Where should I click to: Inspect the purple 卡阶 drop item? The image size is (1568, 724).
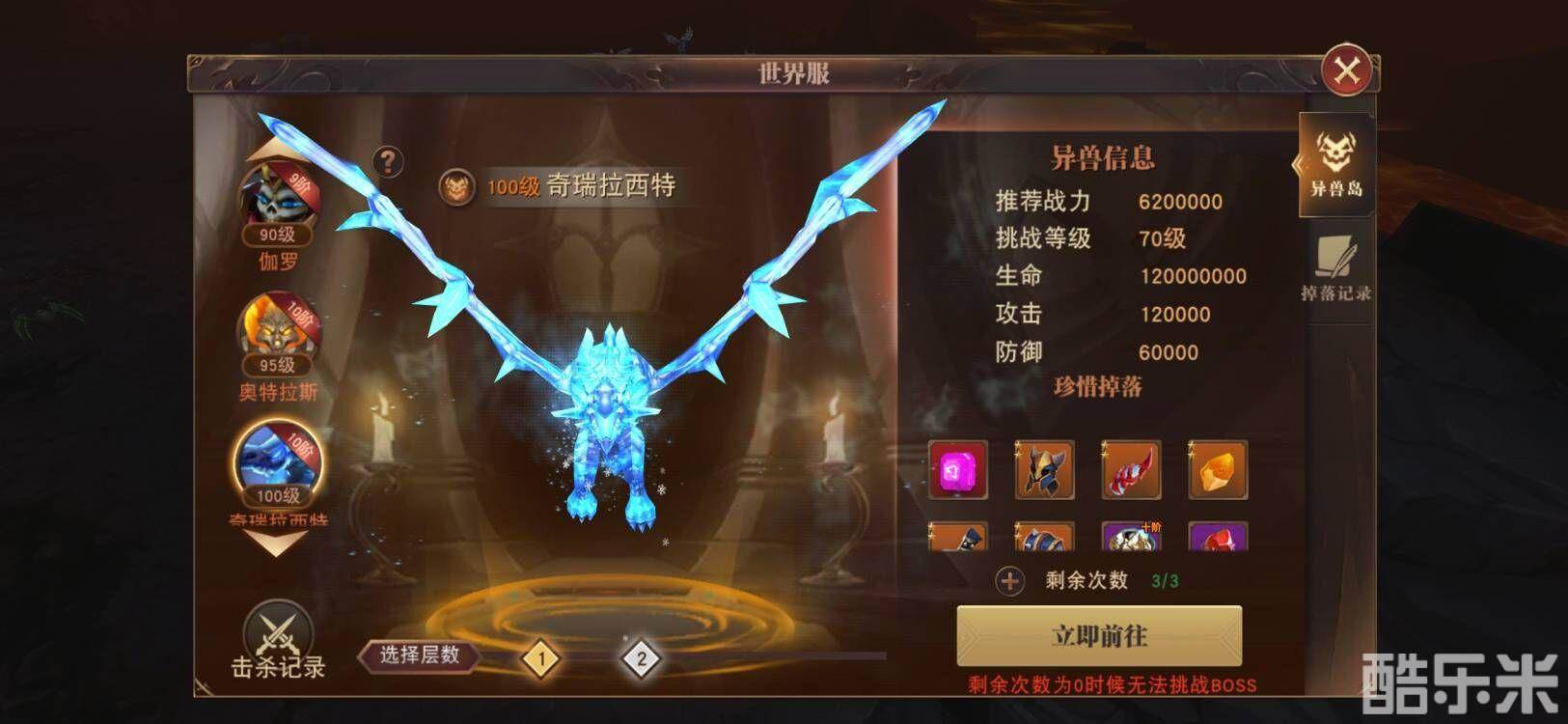1131,539
